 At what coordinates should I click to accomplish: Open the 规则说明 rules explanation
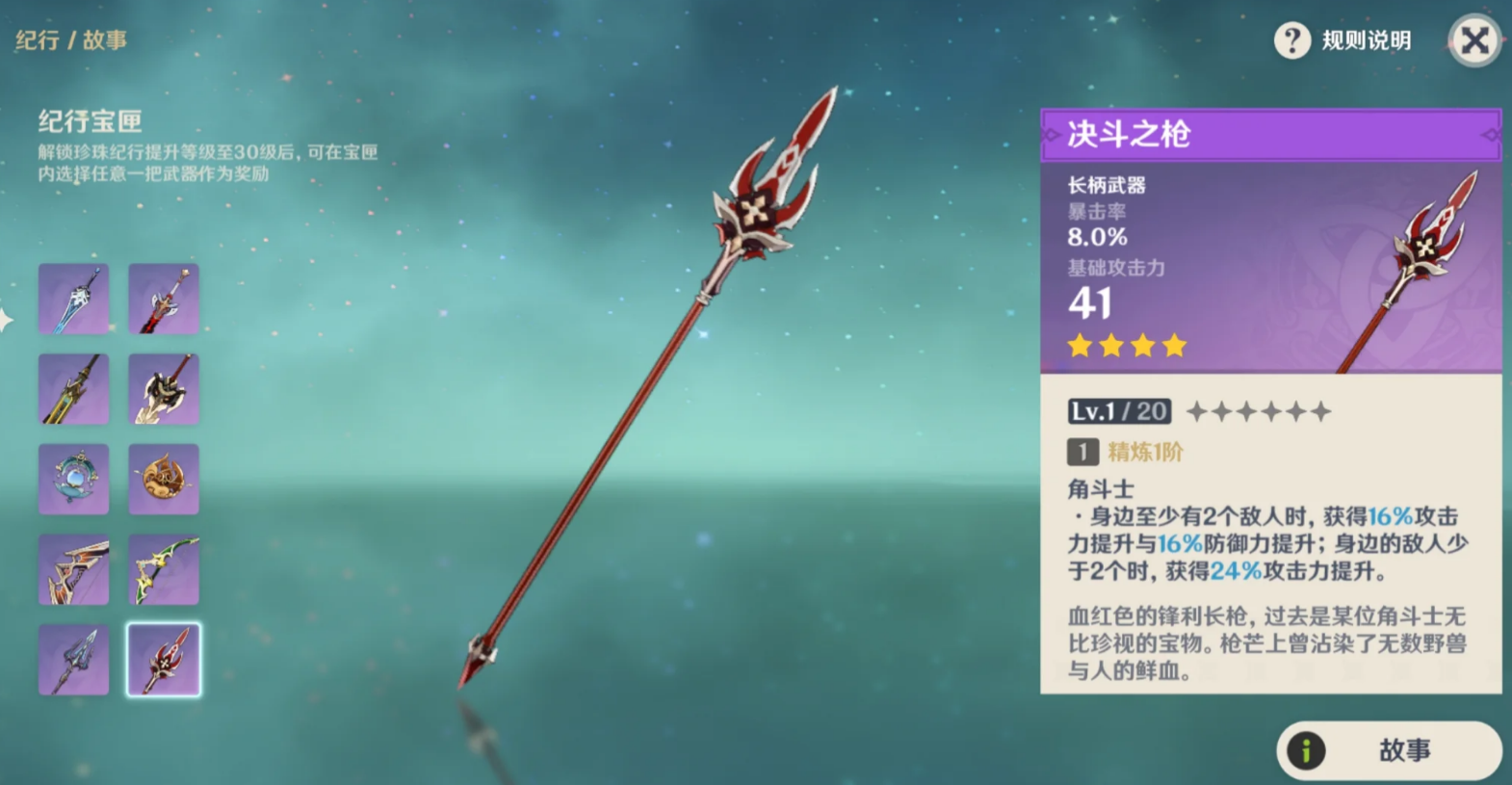coord(1367,40)
